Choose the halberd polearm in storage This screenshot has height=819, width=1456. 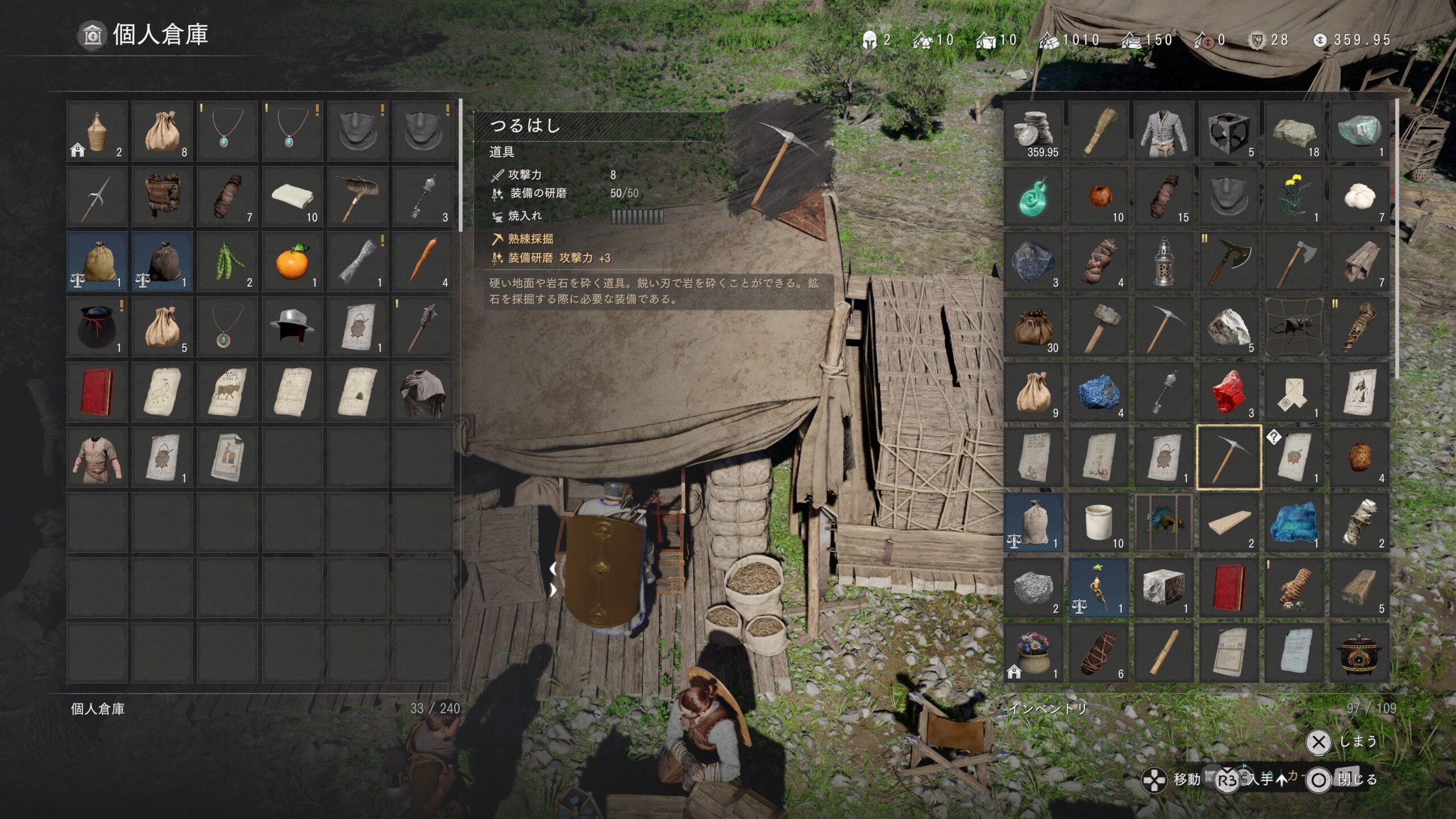(97, 197)
